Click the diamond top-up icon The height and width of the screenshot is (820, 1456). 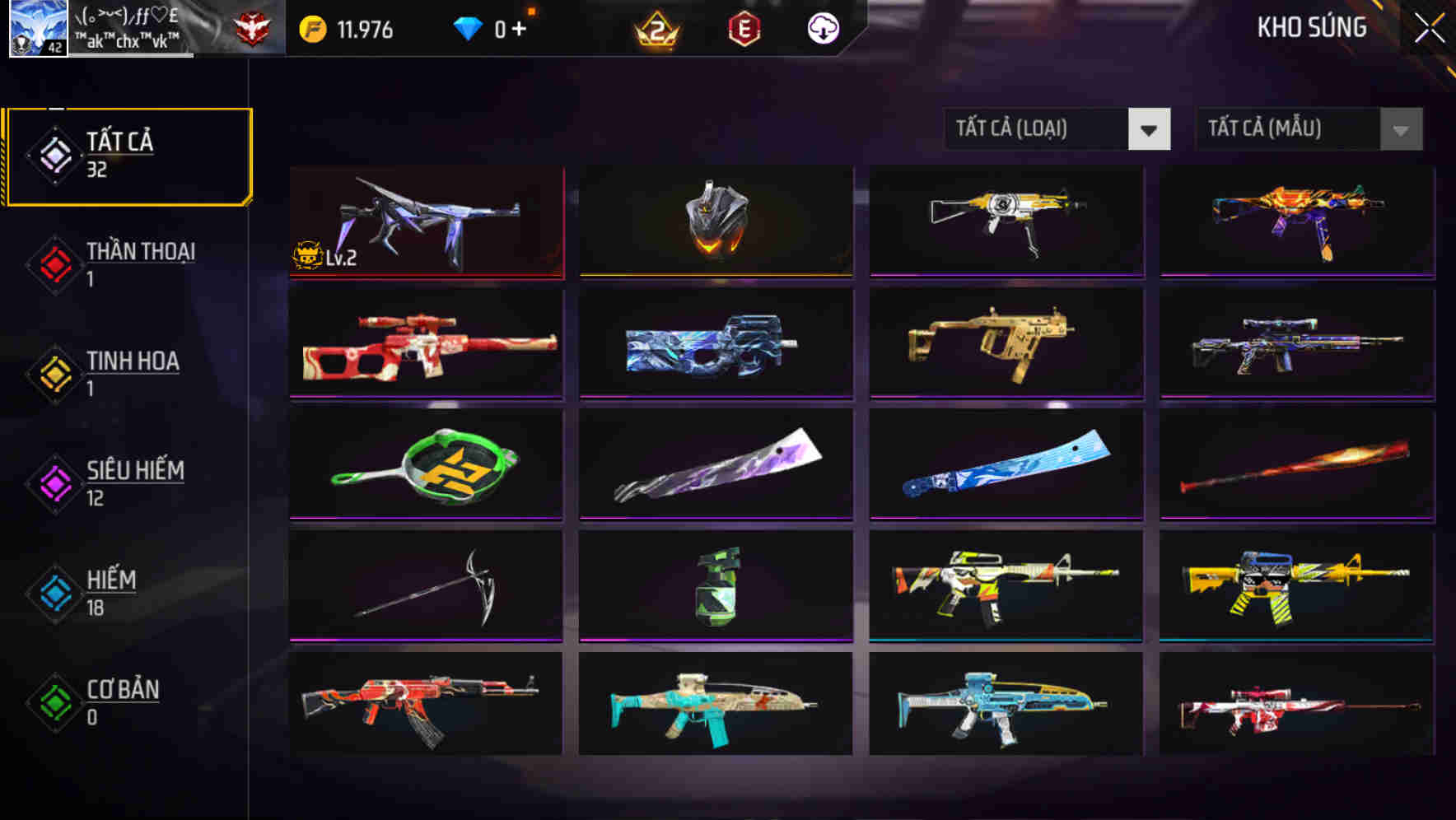tap(468, 27)
